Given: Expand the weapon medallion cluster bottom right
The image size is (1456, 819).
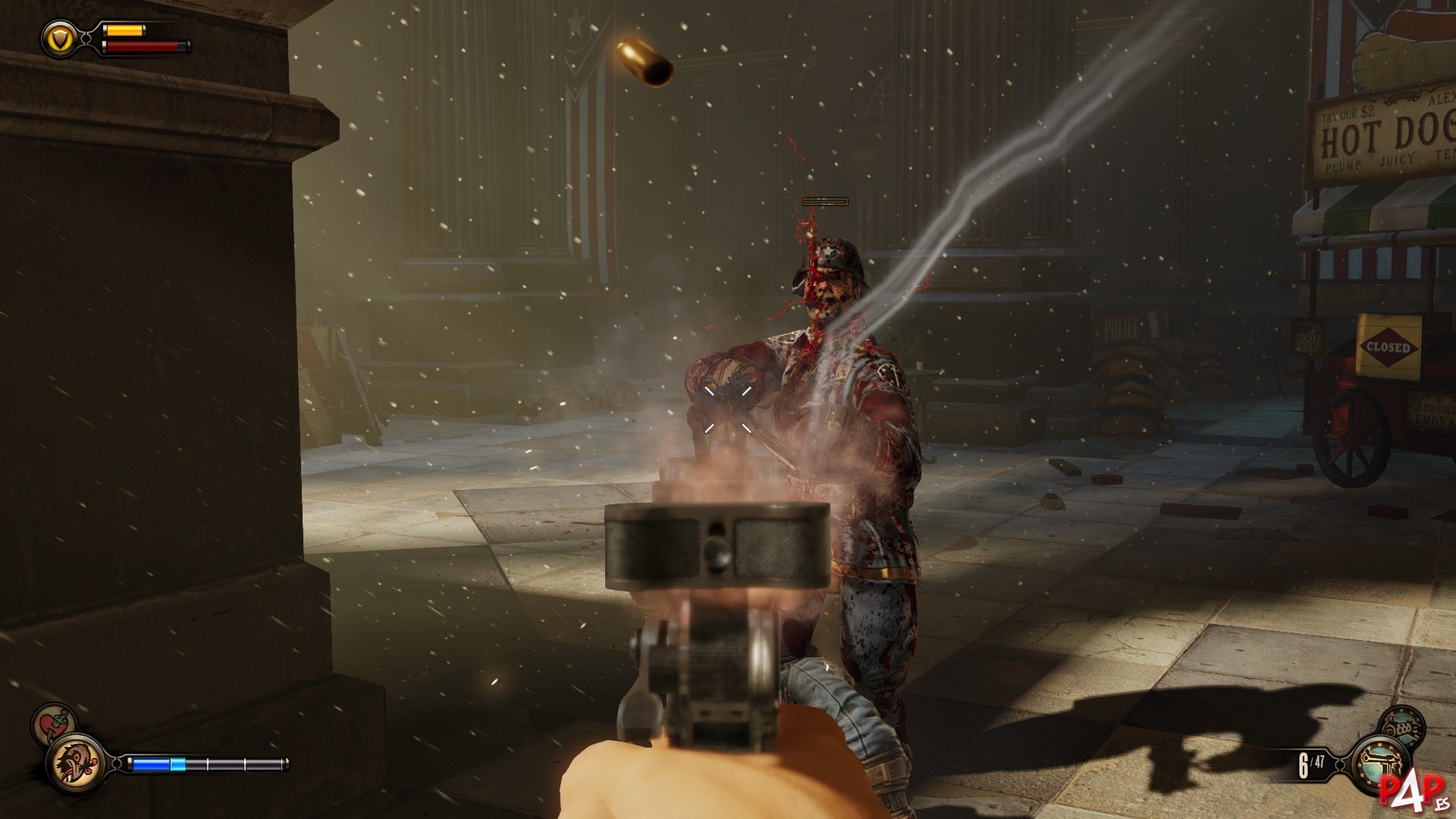Looking at the screenshot, I should (1392, 743).
